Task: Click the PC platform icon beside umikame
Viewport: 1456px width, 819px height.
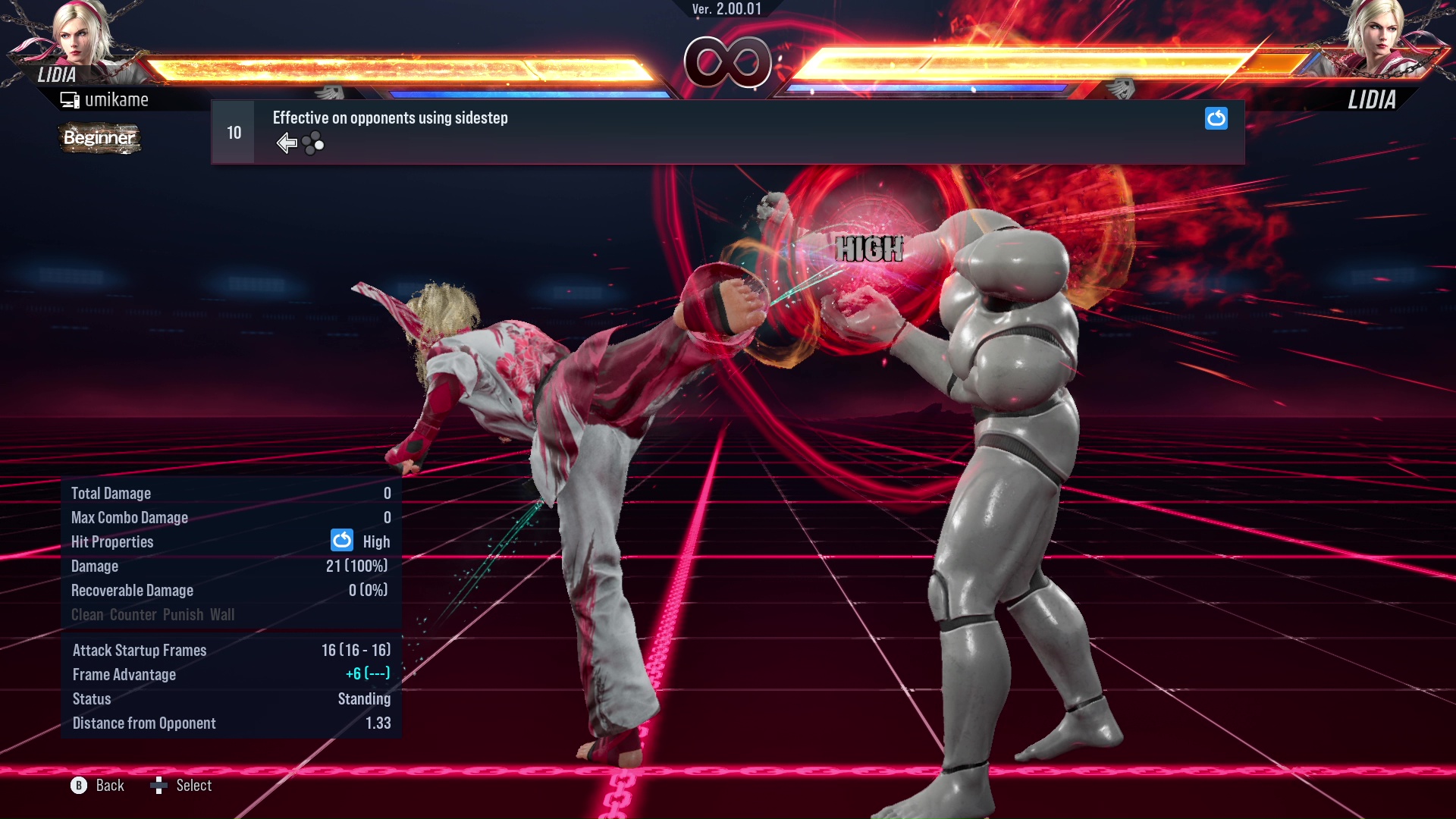Action: pos(70,99)
